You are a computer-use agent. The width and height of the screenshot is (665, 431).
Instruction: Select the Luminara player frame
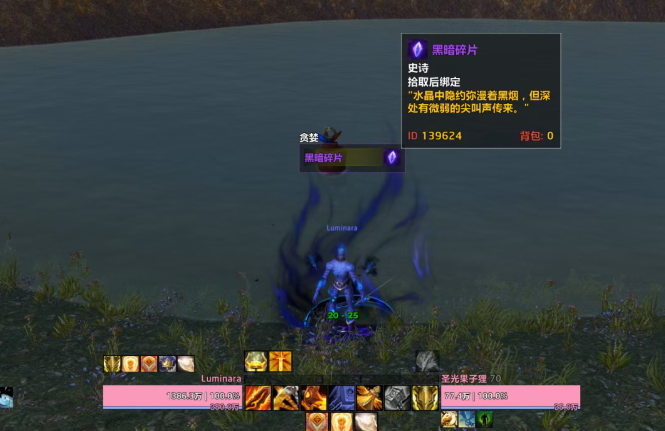(x=173, y=396)
